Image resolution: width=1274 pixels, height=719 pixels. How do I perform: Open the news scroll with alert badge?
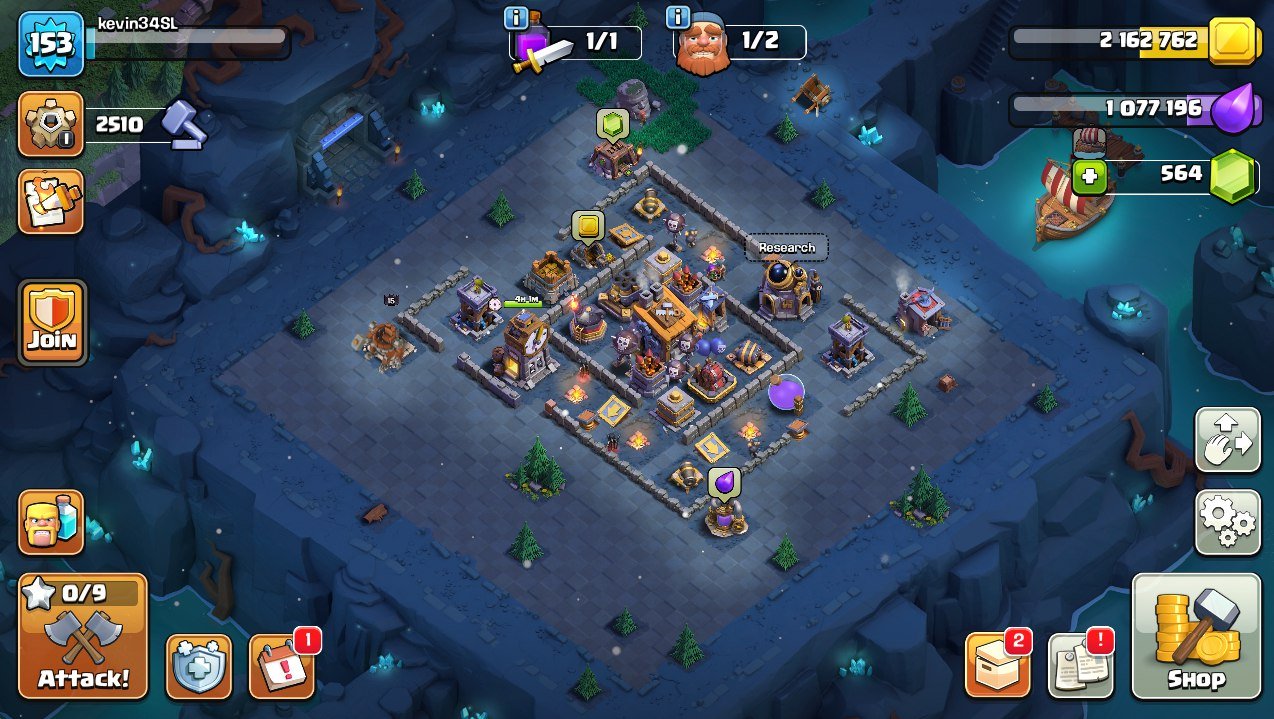click(x=1080, y=665)
